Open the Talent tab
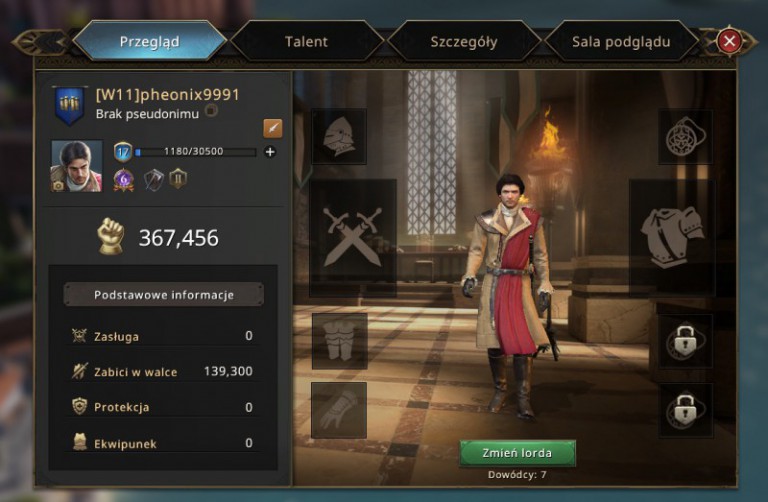 305,42
